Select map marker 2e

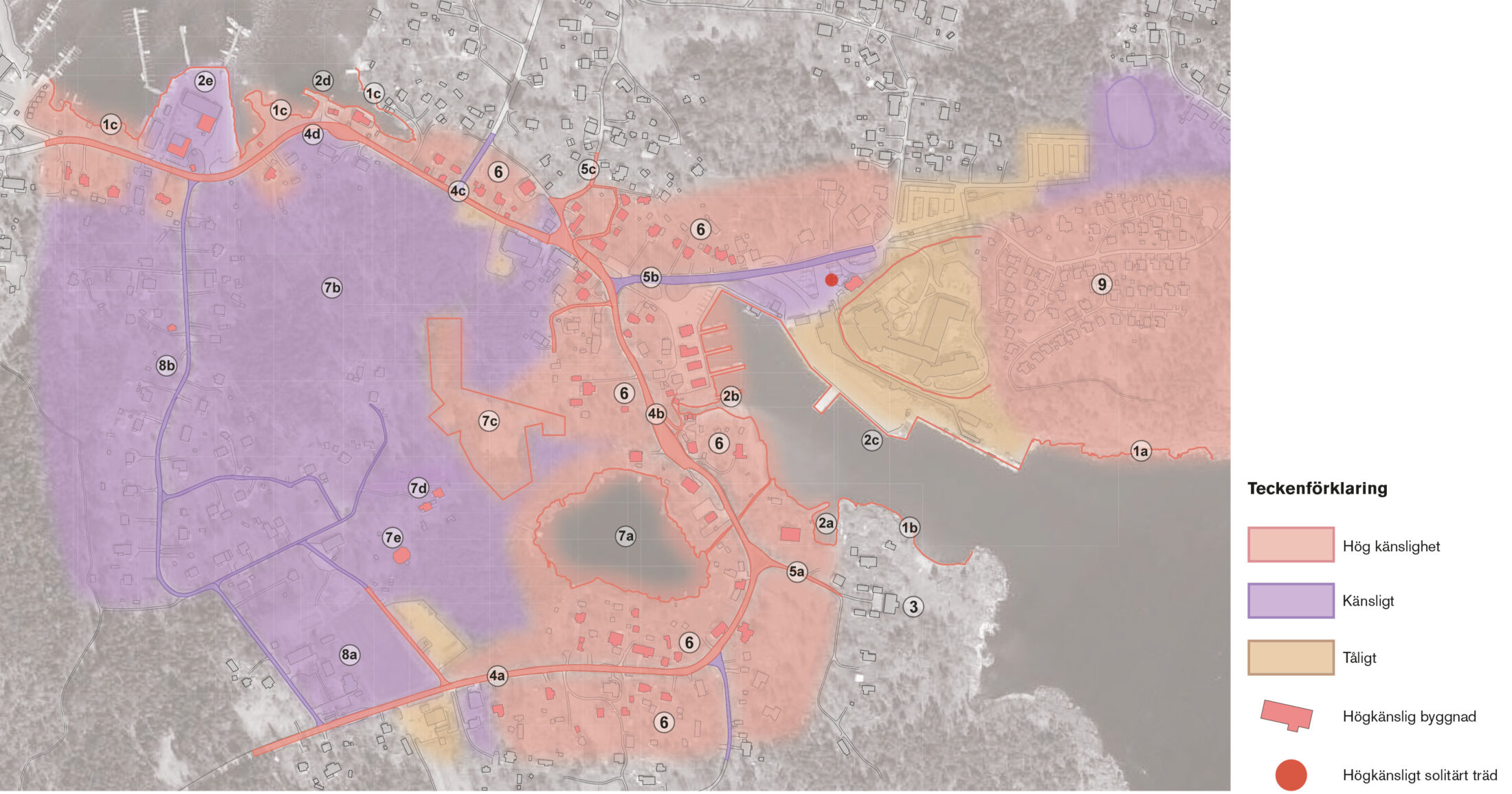205,81
